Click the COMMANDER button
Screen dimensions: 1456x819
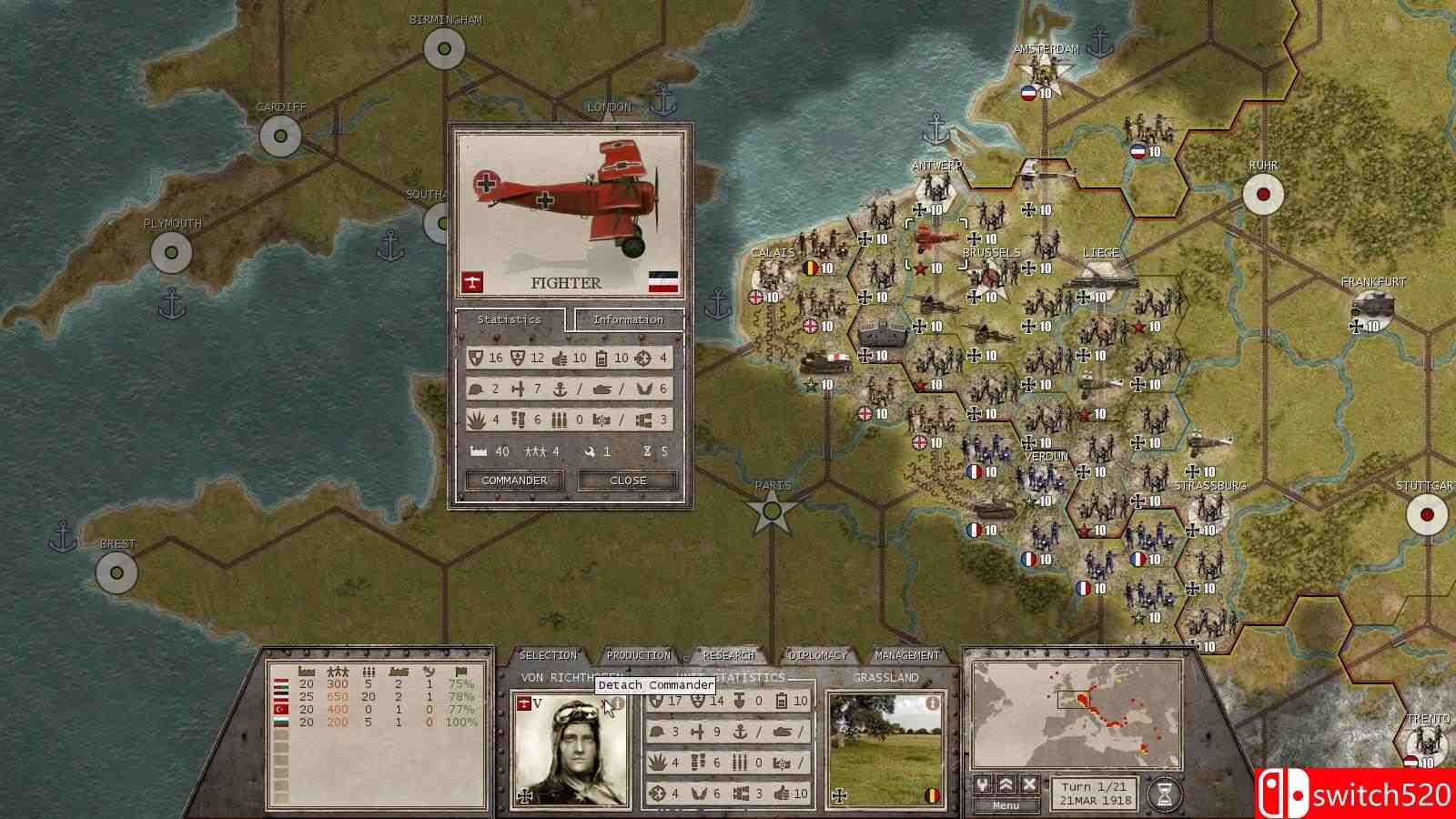point(514,480)
